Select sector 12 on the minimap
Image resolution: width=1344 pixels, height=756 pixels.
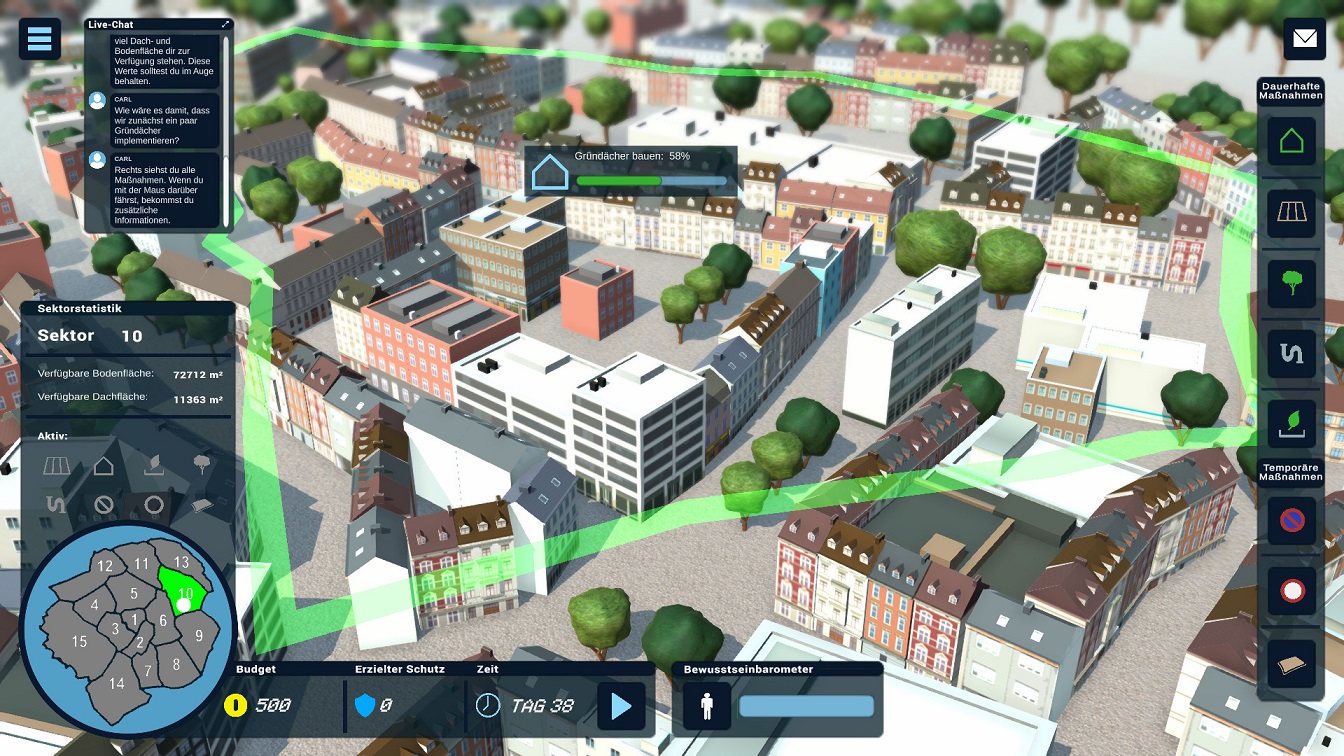coord(104,567)
